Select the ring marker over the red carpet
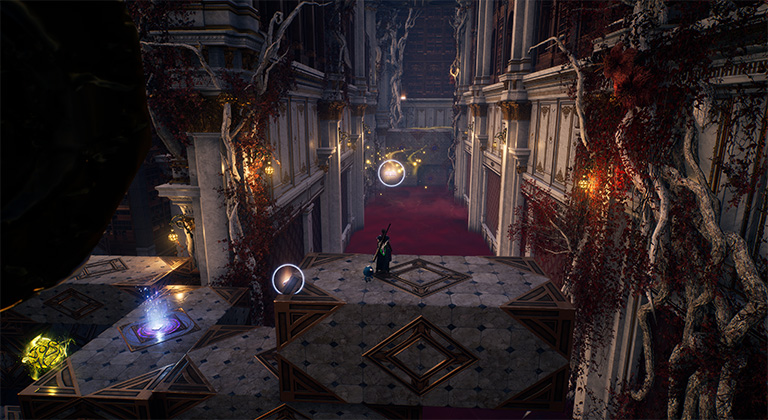 click(391, 173)
